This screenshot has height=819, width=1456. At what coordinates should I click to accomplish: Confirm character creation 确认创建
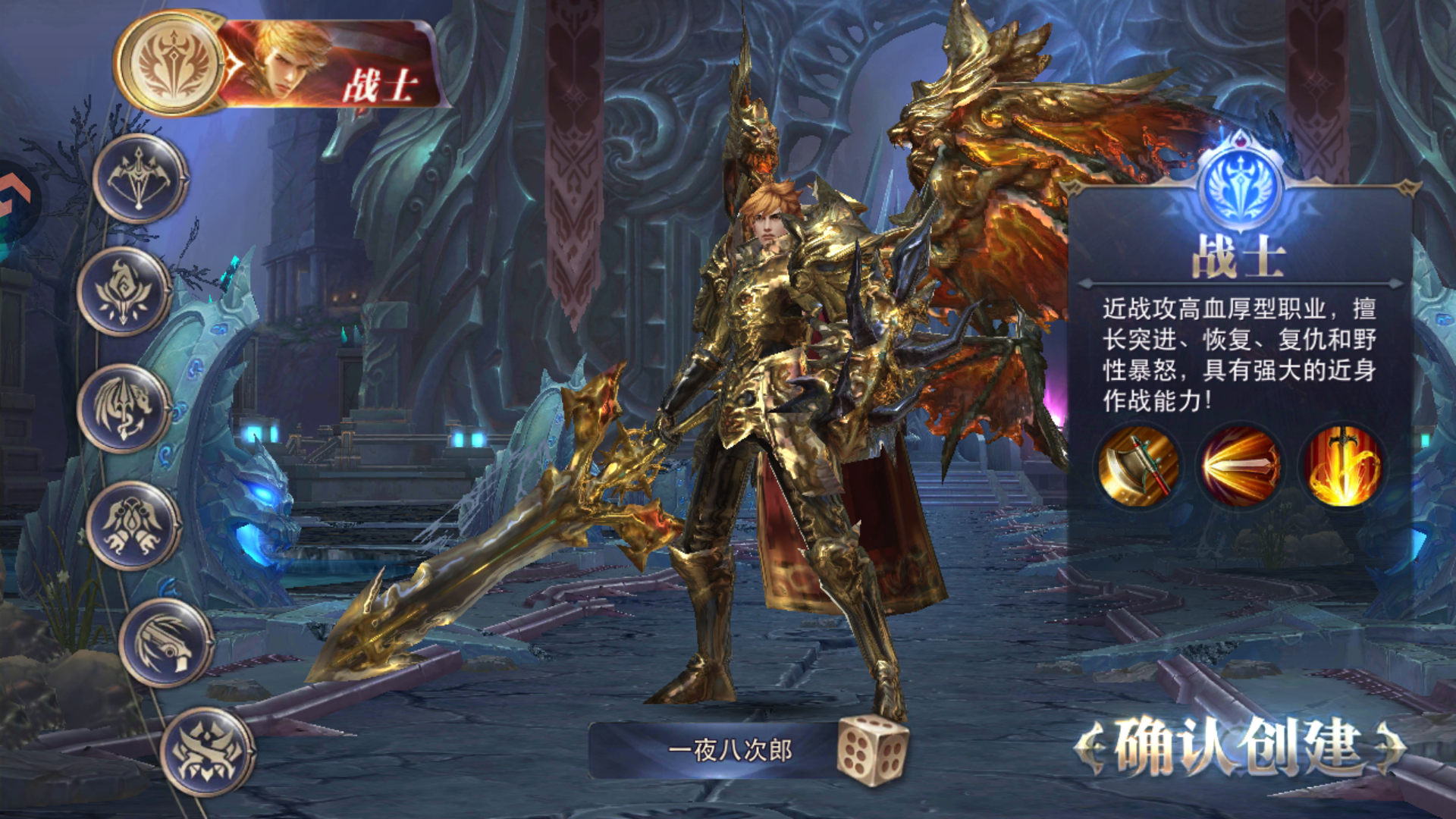coord(1239,748)
